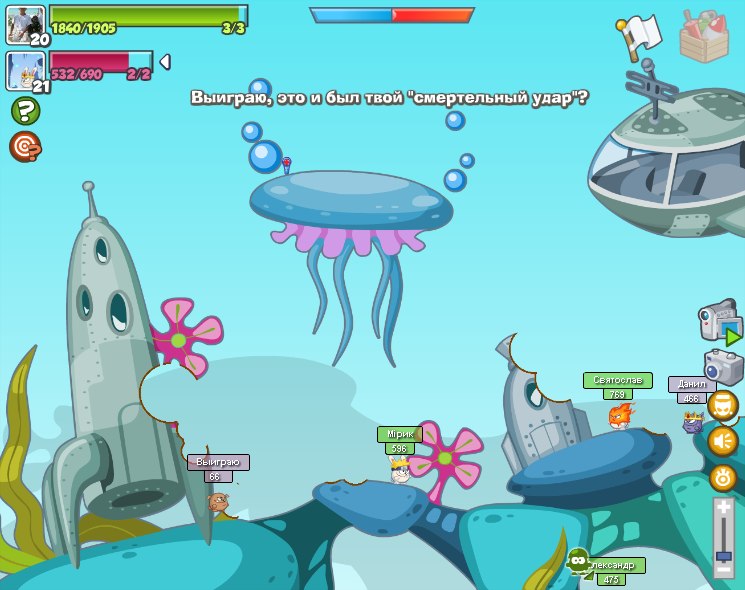Open the green question mark help button
Viewport: 745px width, 590px height.
(25, 111)
